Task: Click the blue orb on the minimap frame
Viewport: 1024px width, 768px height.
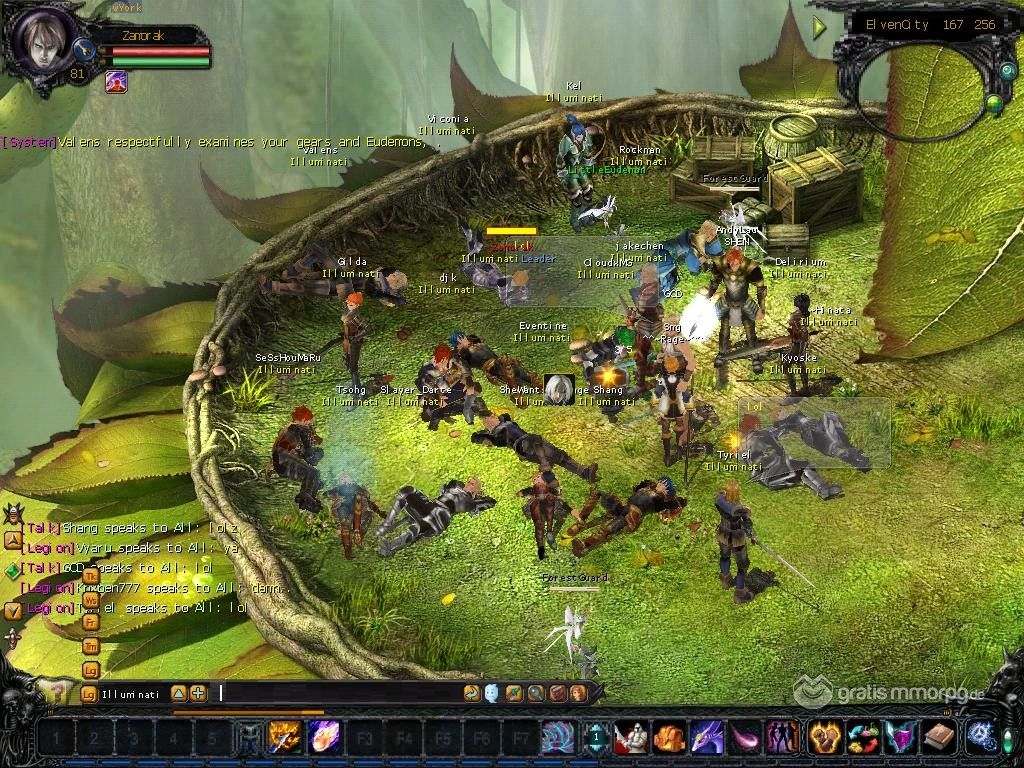Action: click(1006, 72)
